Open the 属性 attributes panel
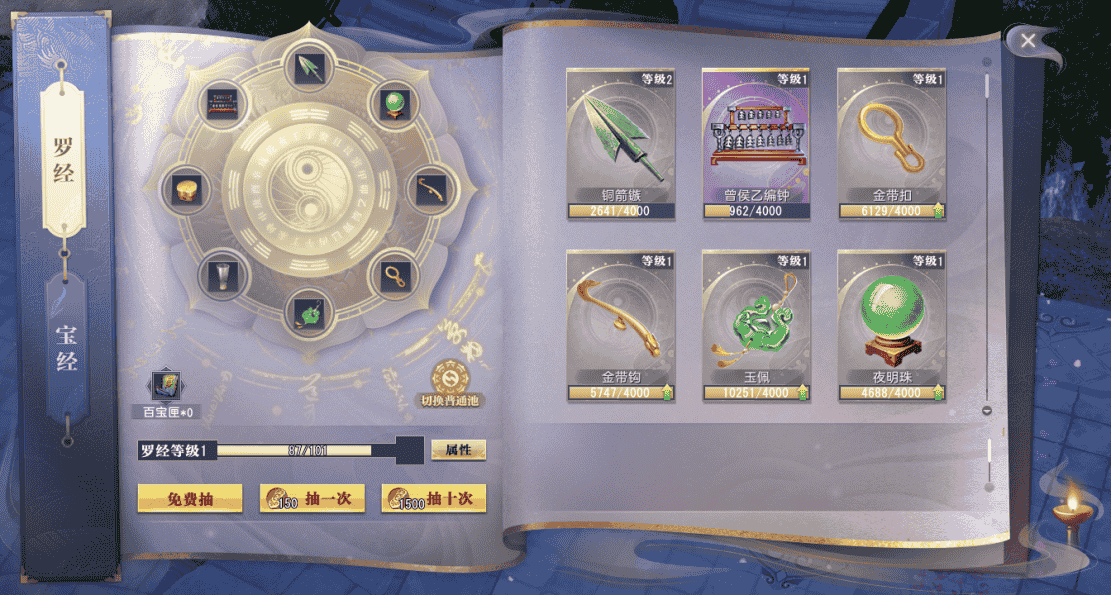1111x595 pixels. click(458, 450)
